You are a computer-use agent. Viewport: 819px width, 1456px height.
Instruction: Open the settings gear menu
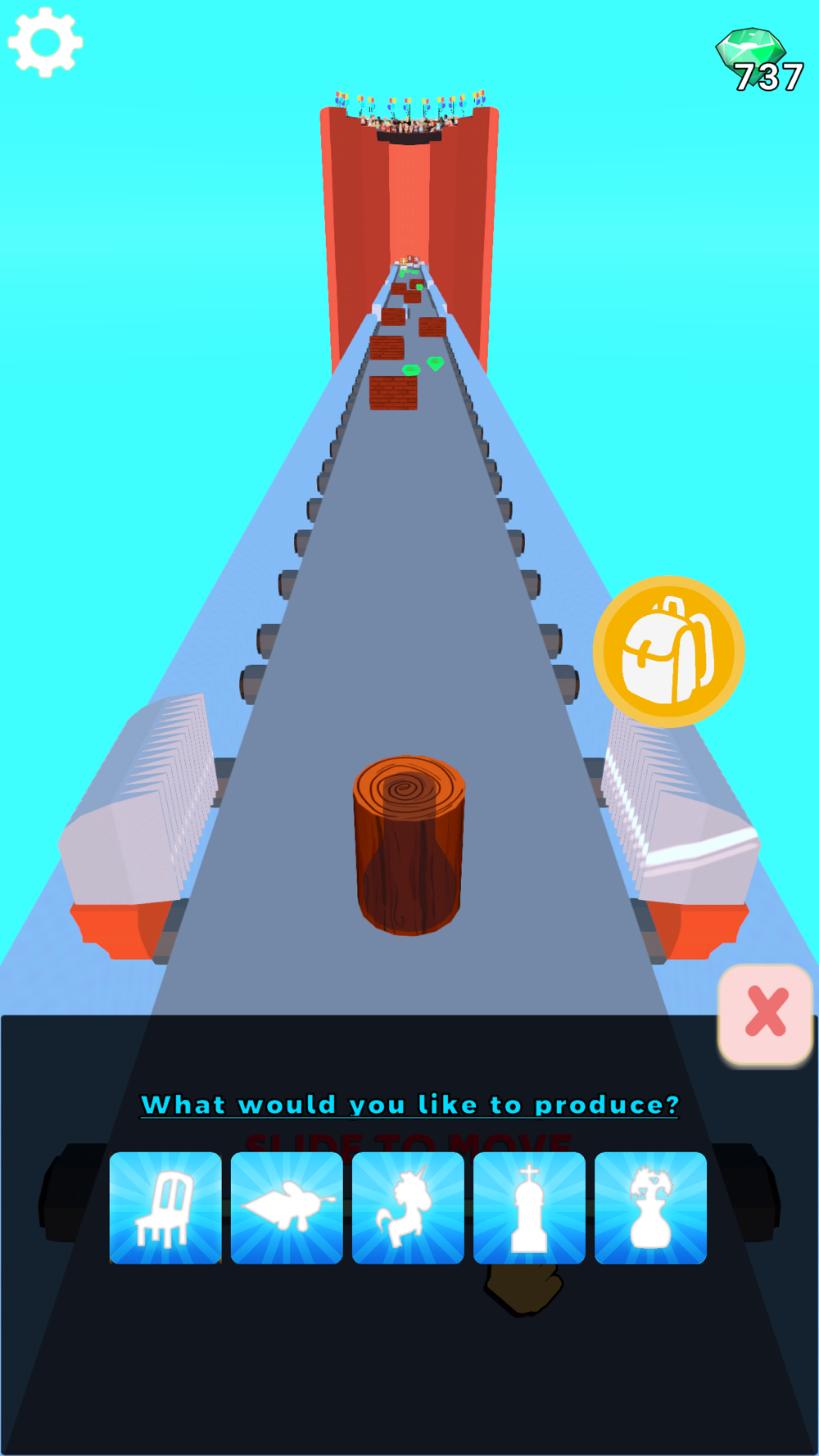click(45, 43)
